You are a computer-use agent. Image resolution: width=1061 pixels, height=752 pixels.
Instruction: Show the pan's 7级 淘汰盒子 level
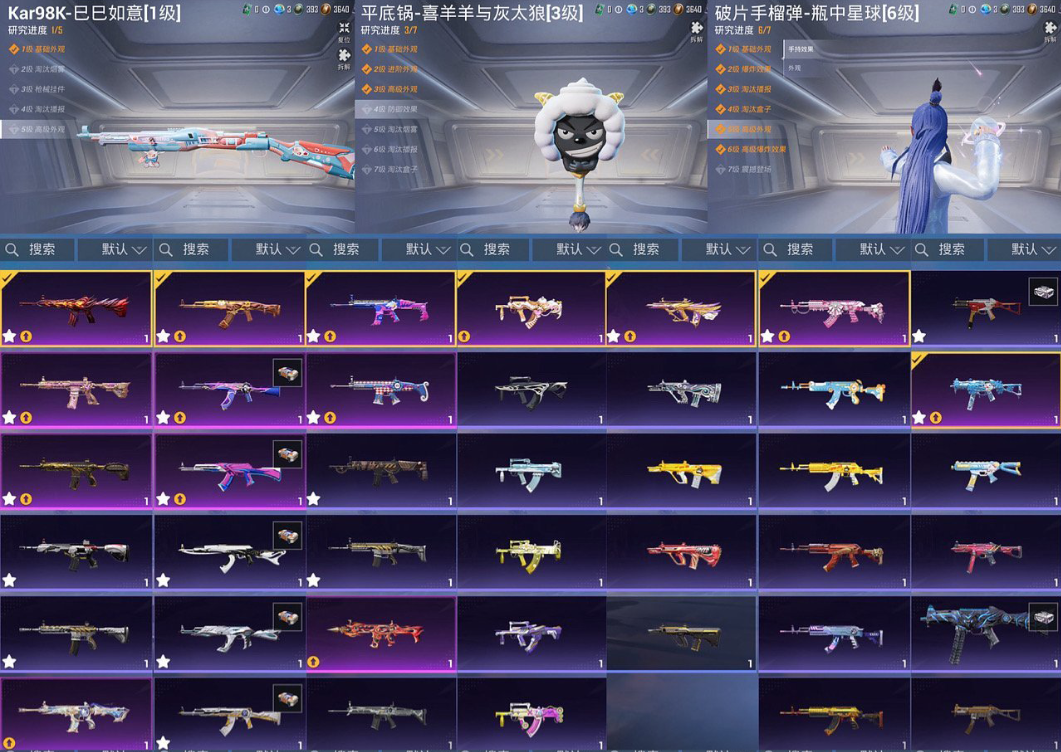(392, 169)
